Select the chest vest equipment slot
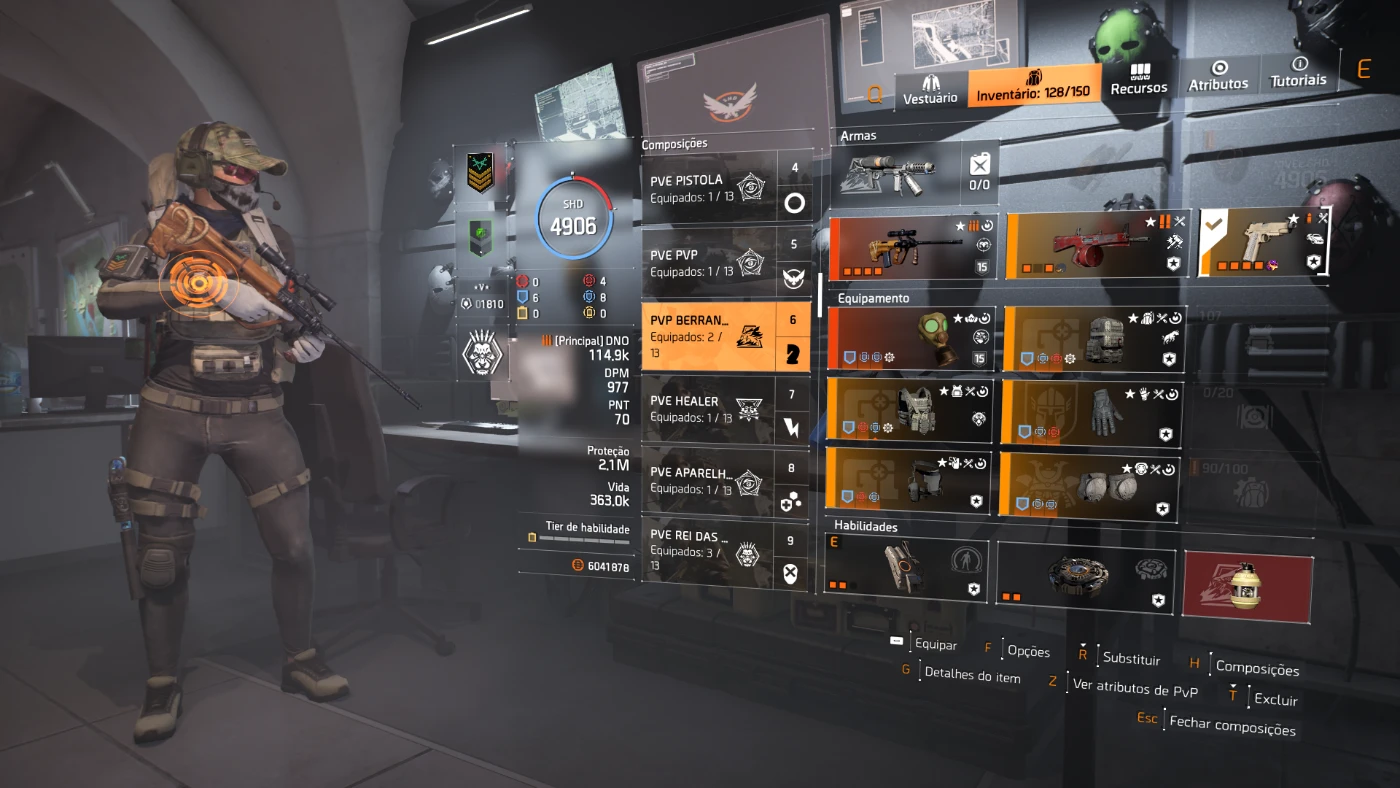The width and height of the screenshot is (1400, 788). (x=910, y=411)
